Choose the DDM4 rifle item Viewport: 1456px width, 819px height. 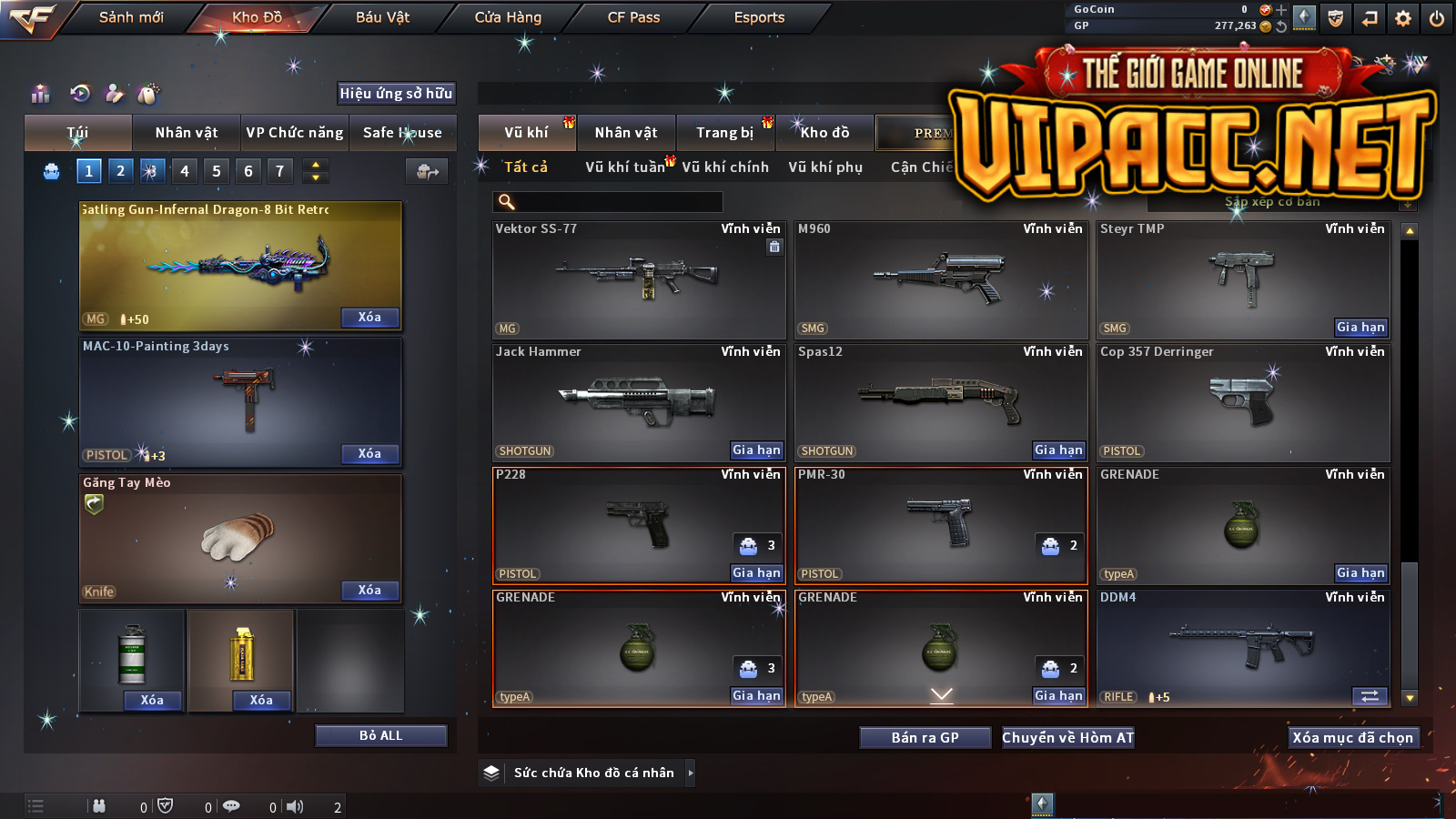(1242, 646)
